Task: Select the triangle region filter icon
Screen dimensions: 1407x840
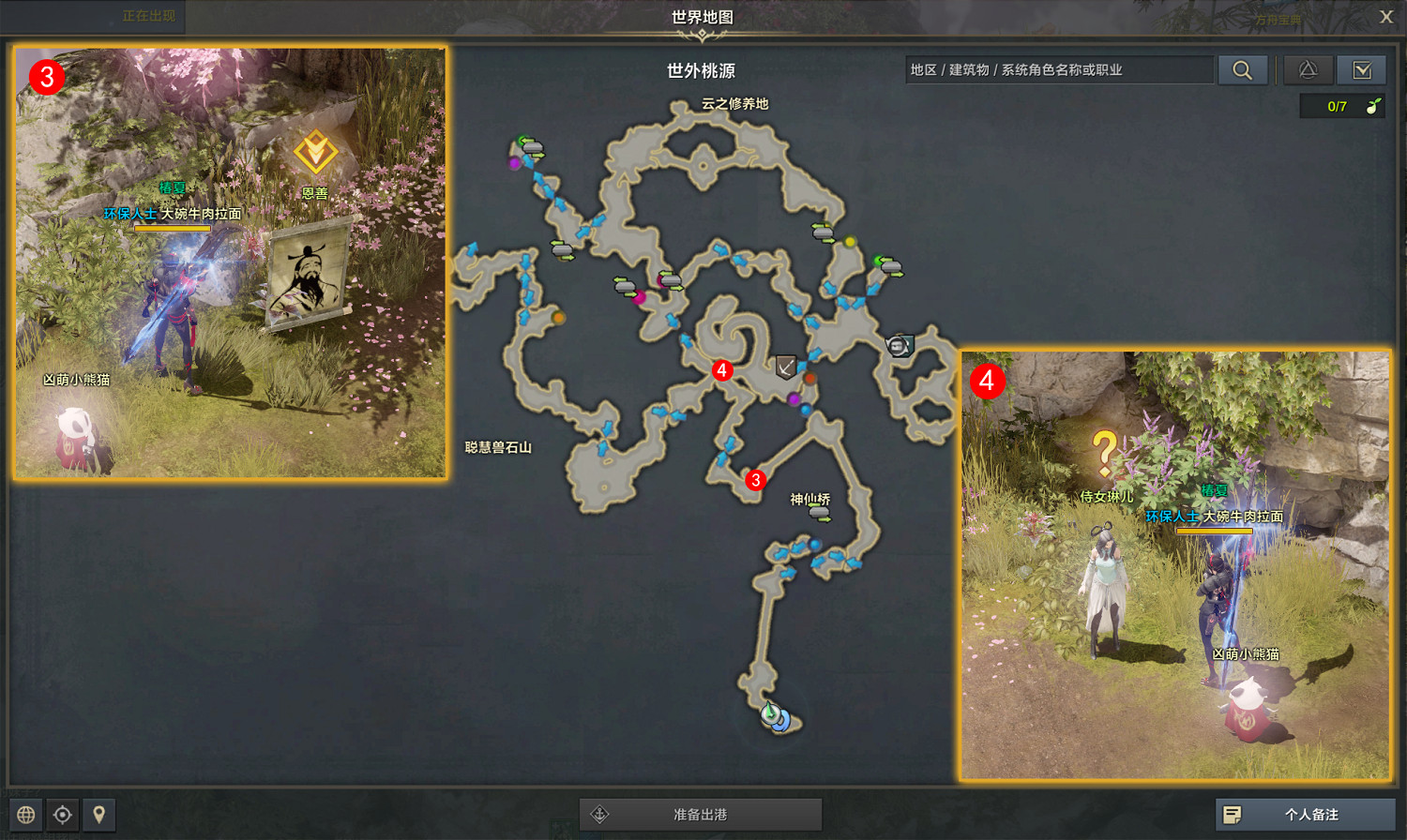Action: pos(1308,69)
